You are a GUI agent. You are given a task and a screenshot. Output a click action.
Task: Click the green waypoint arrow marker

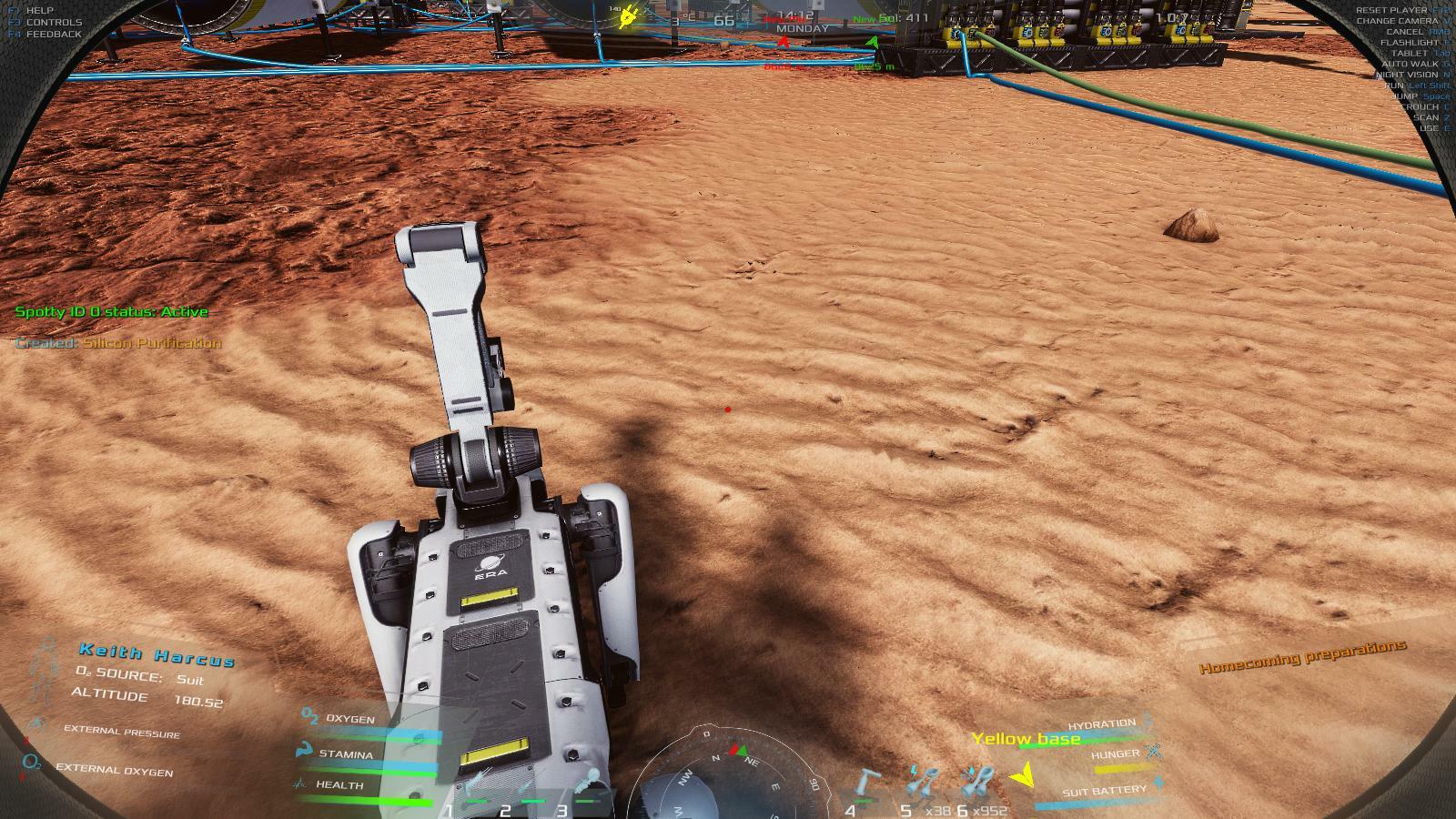pos(873,42)
